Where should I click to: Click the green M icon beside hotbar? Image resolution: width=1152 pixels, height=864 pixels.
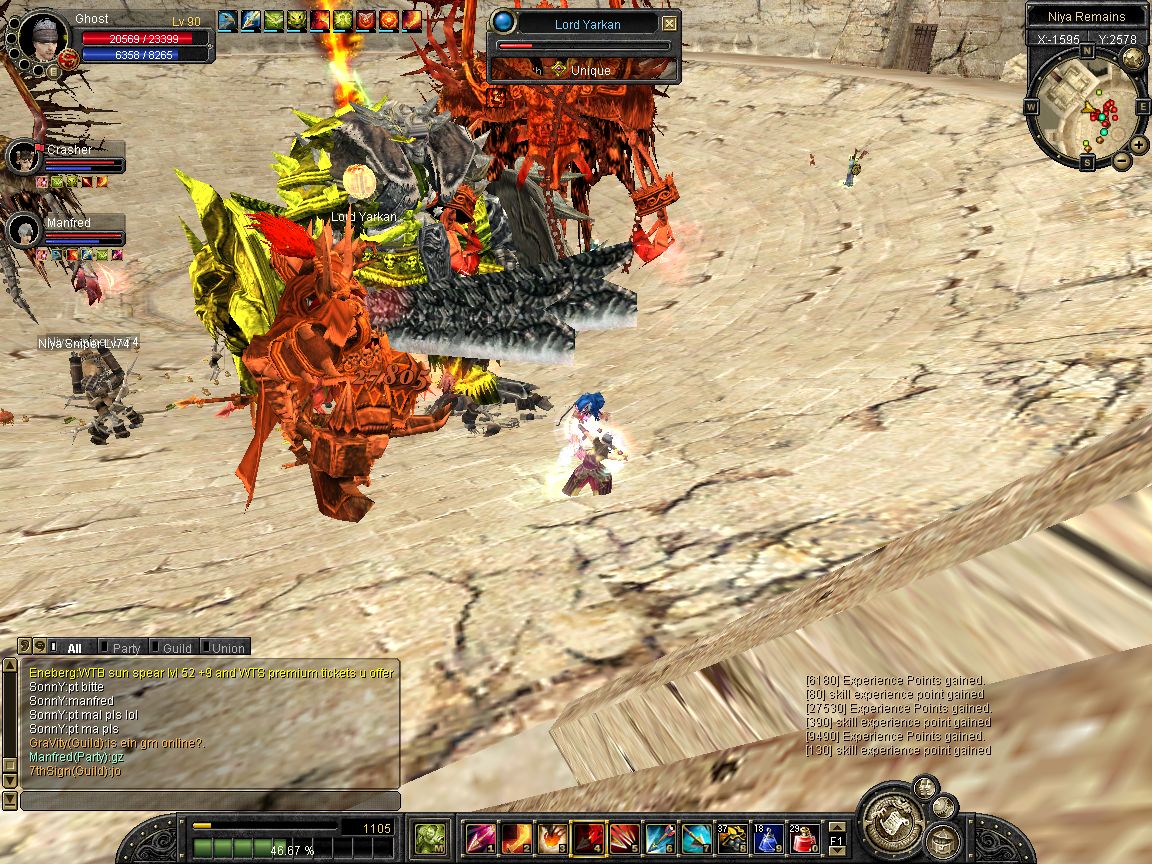coord(431,836)
